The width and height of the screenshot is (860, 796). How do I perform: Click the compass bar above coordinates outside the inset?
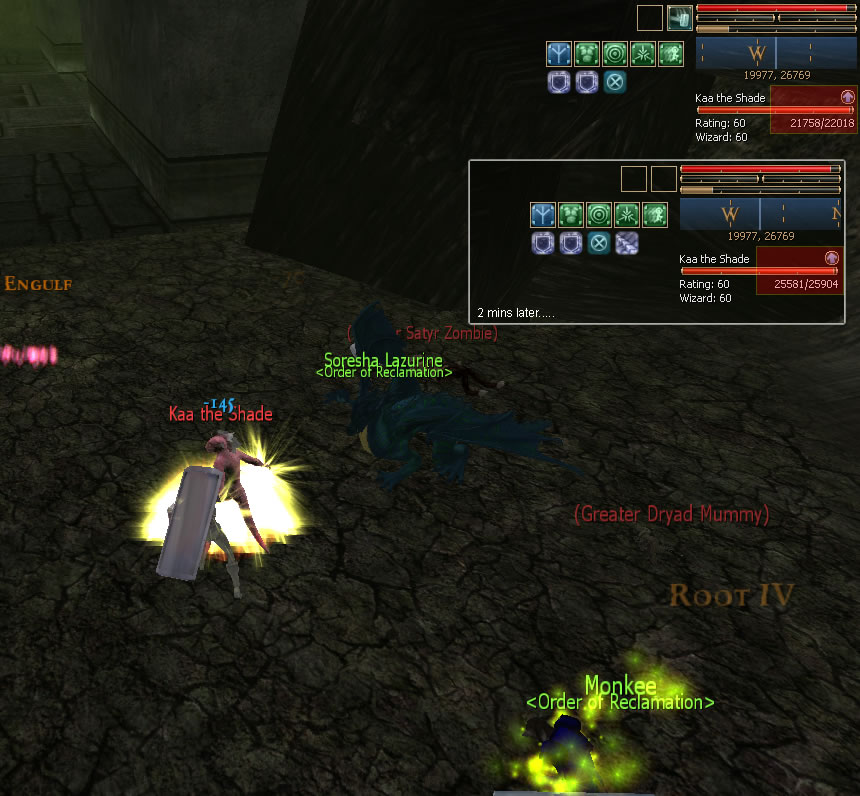point(775,53)
